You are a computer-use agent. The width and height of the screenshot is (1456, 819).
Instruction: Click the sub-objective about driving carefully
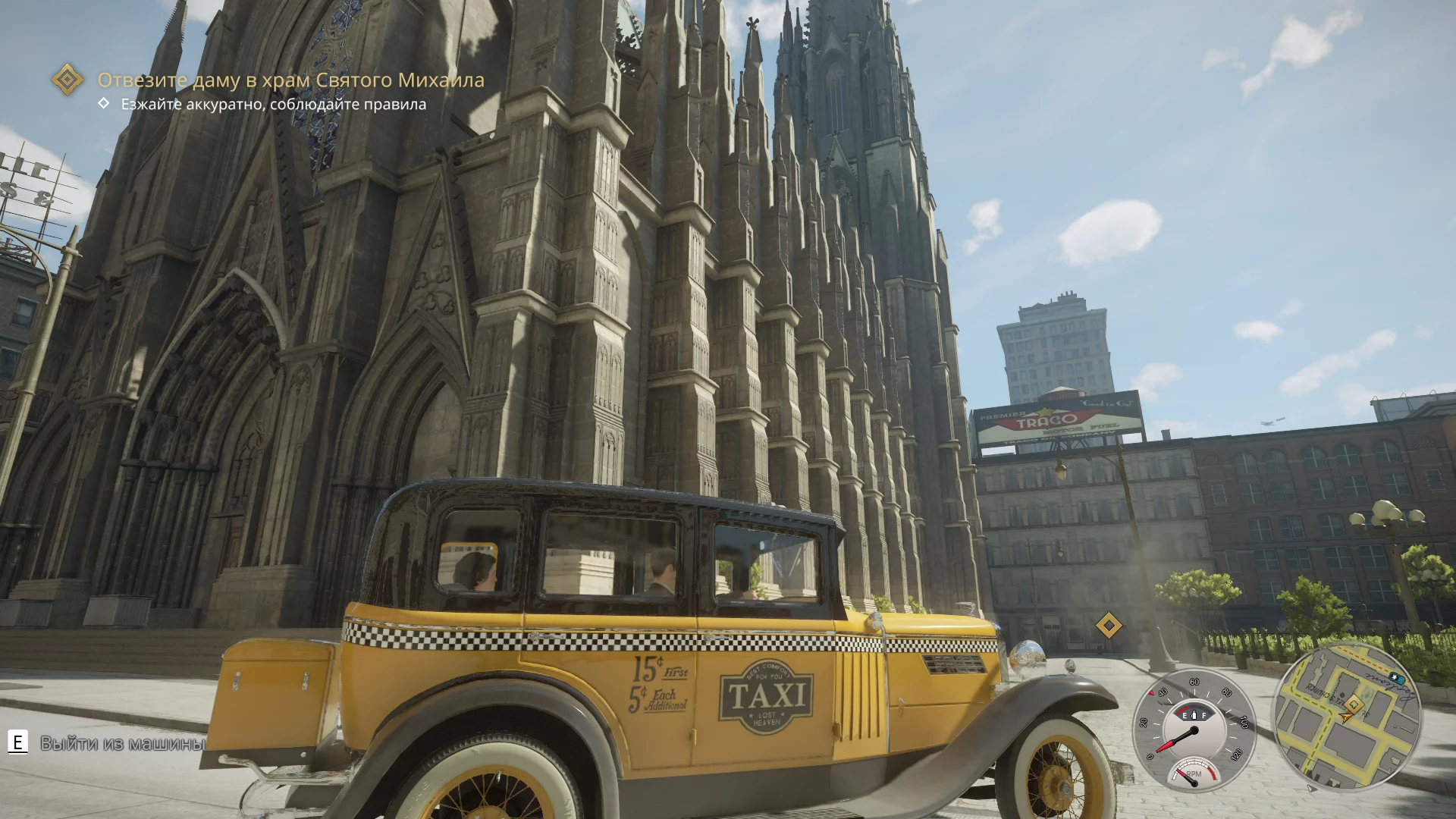pyautogui.click(x=273, y=104)
